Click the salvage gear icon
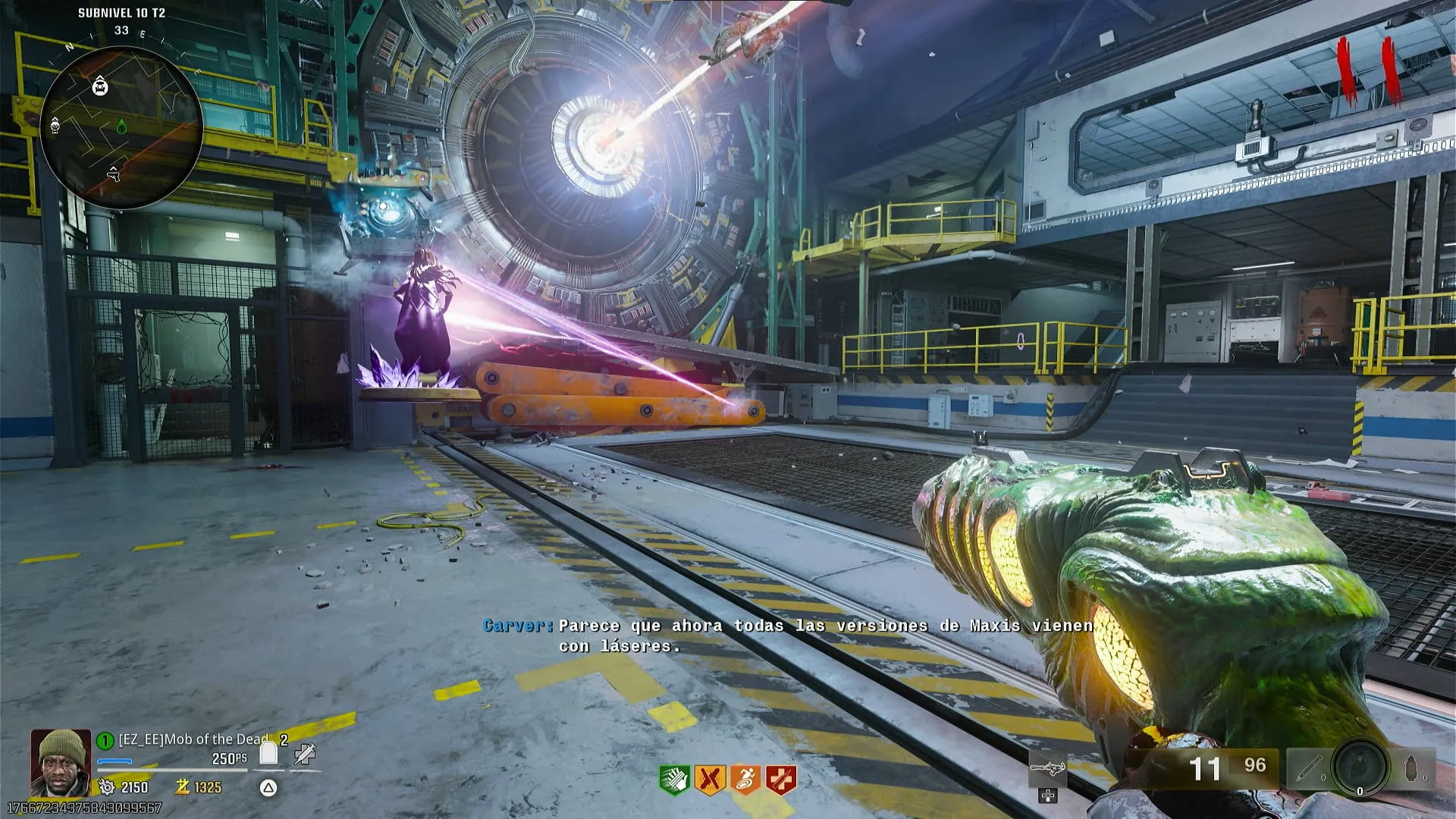 (107, 787)
